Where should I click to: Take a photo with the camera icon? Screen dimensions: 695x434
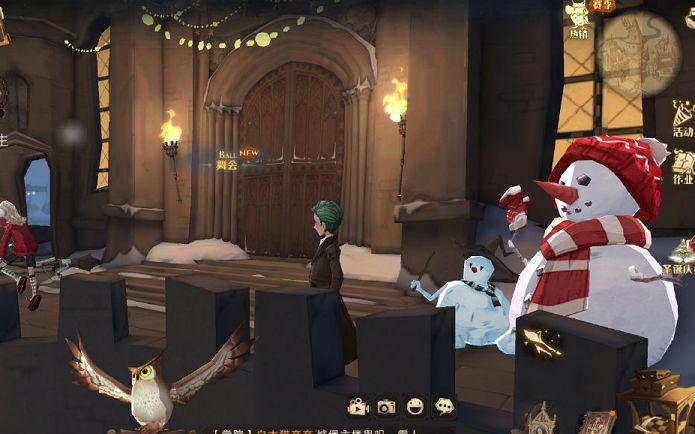tap(386, 406)
